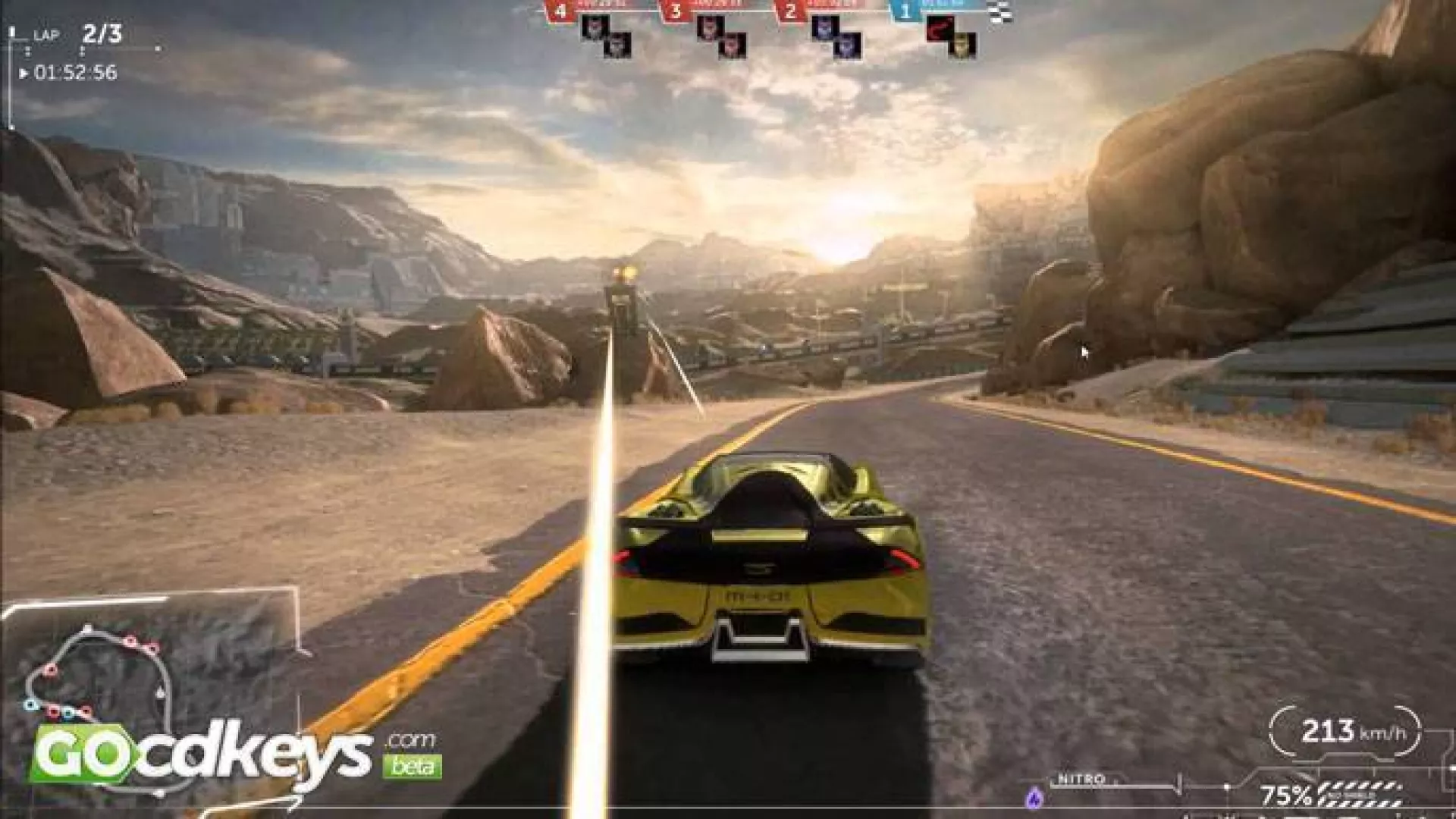Select the position 1 racer badge

tap(905, 11)
